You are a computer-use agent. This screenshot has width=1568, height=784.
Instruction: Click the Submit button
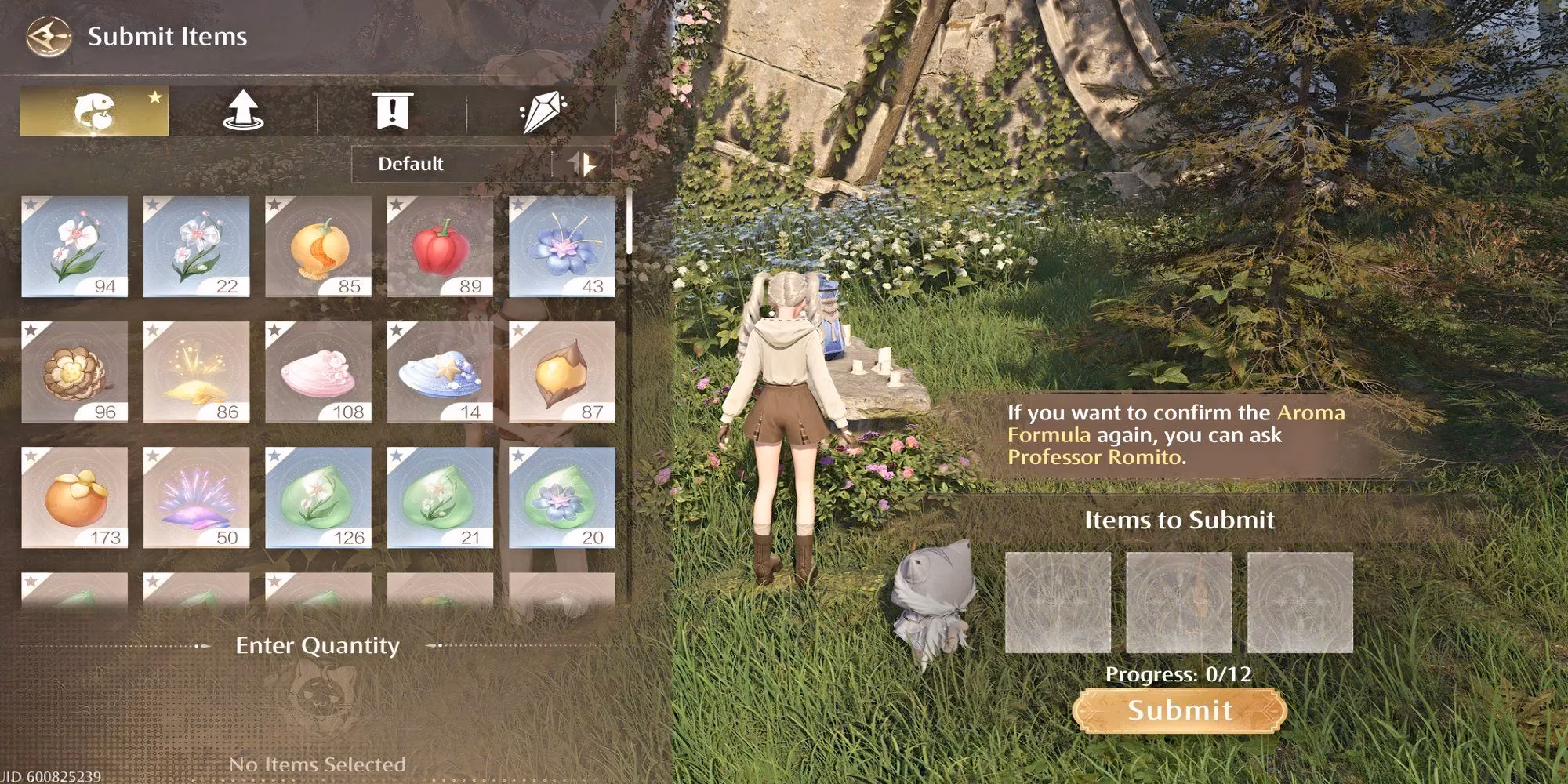1179,710
